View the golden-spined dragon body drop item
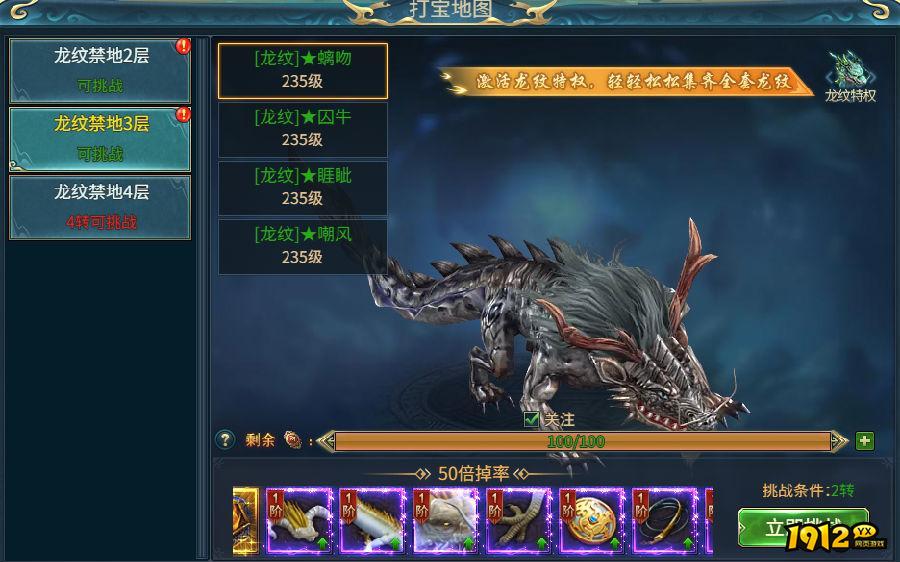 coord(371,520)
